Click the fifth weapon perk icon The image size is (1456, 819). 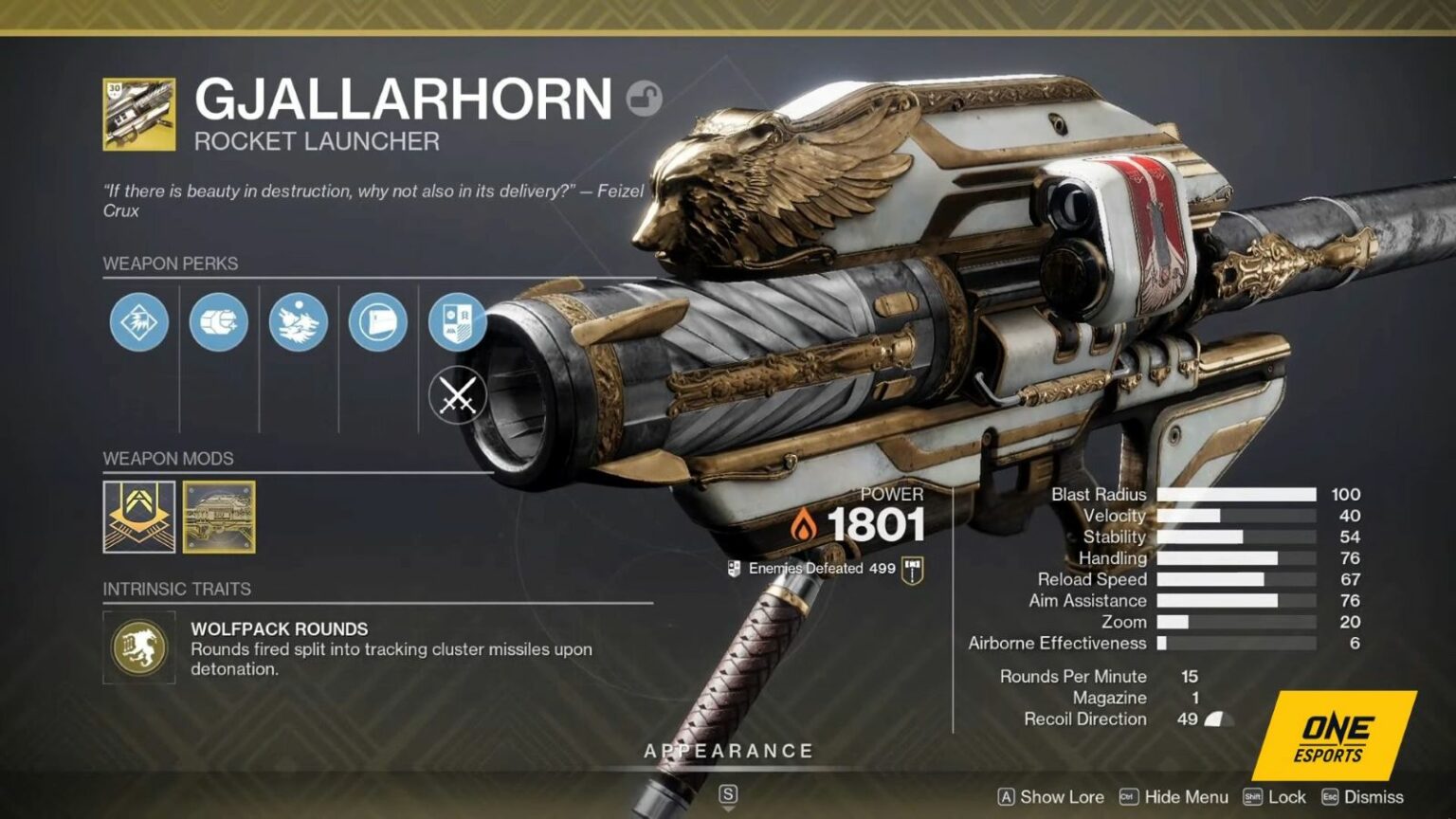(x=457, y=322)
